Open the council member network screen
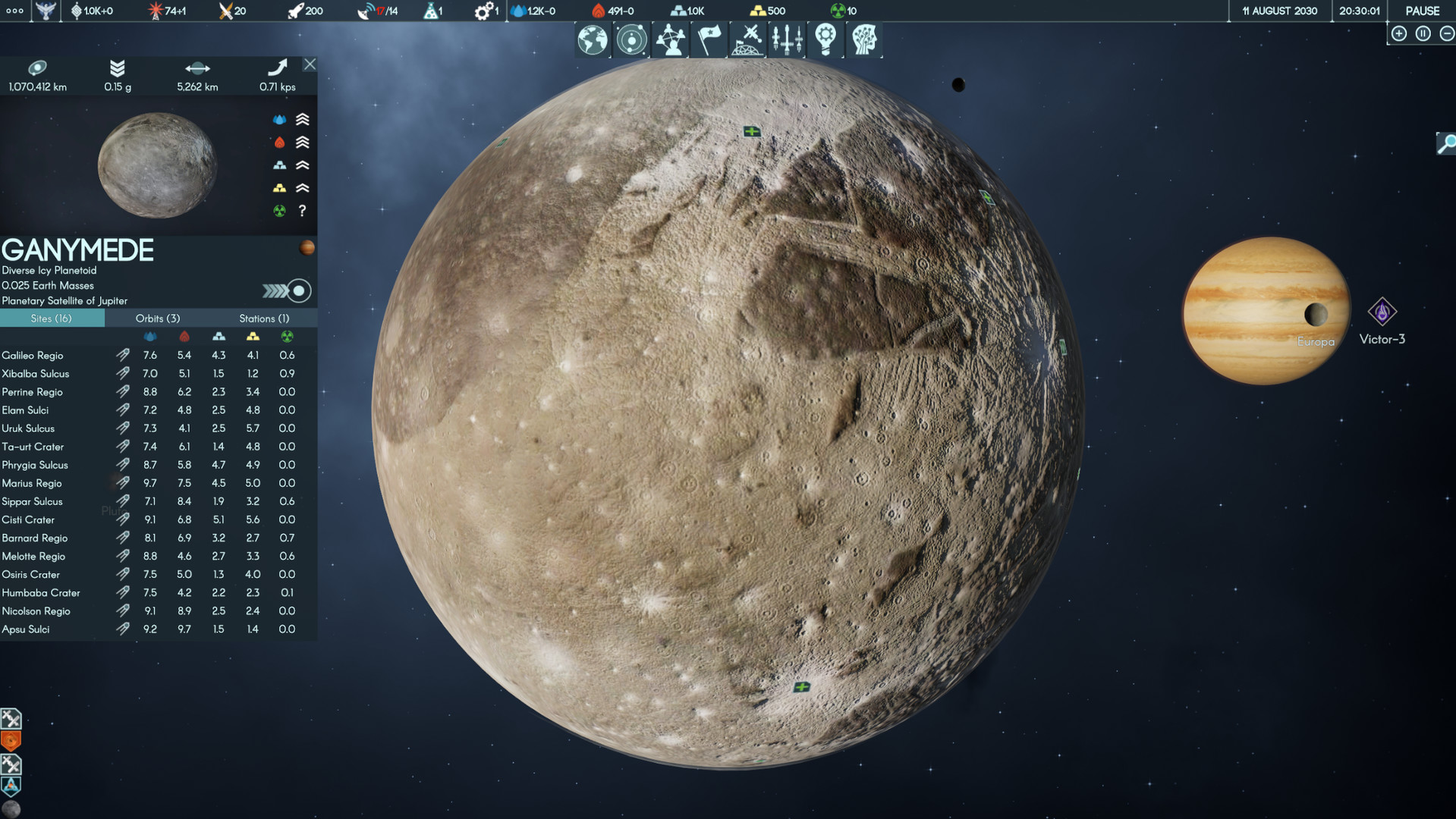Image resolution: width=1456 pixels, height=819 pixels. (671, 39)
